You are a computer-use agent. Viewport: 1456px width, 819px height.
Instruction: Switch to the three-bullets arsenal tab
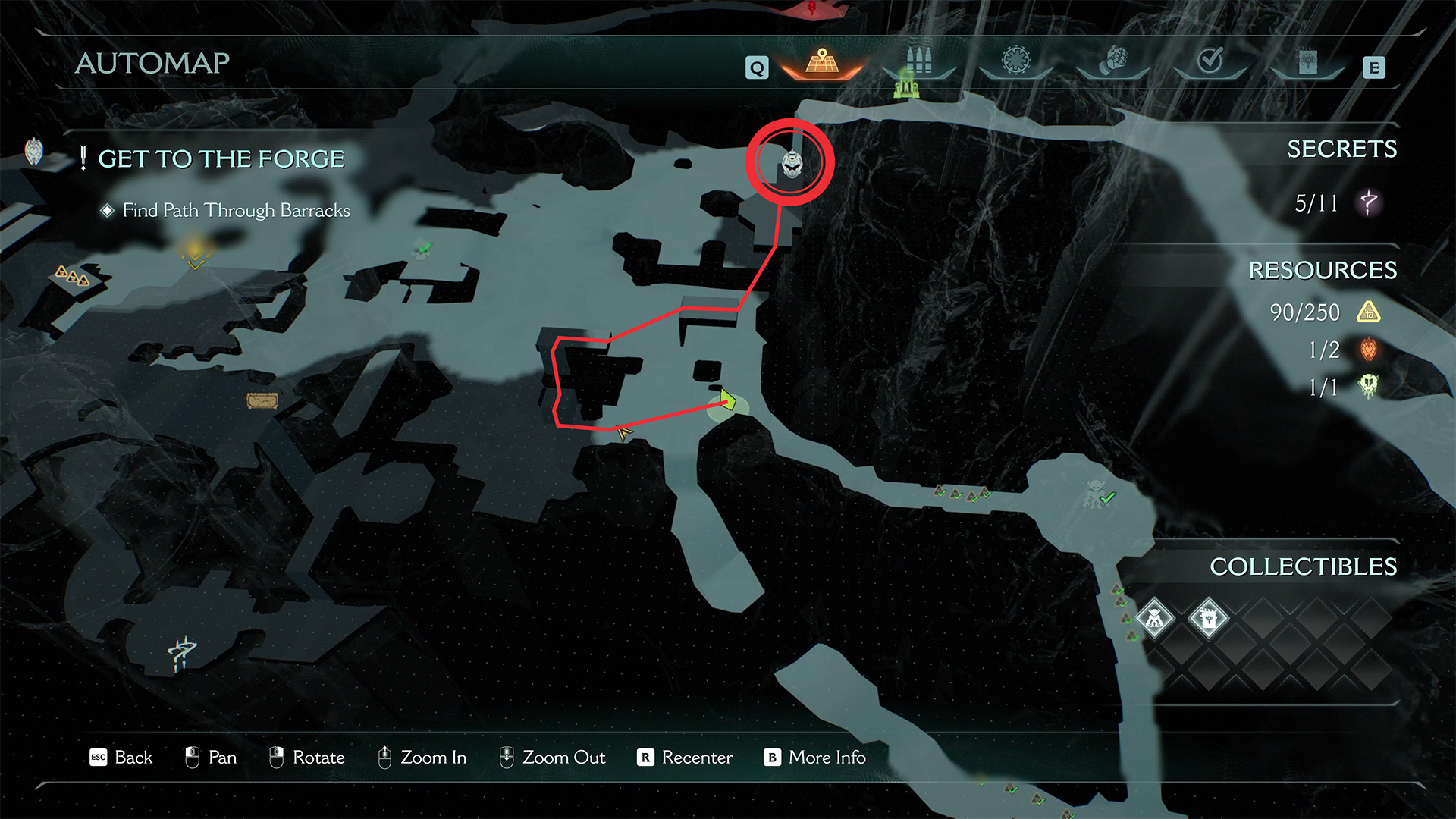point(919,61)
